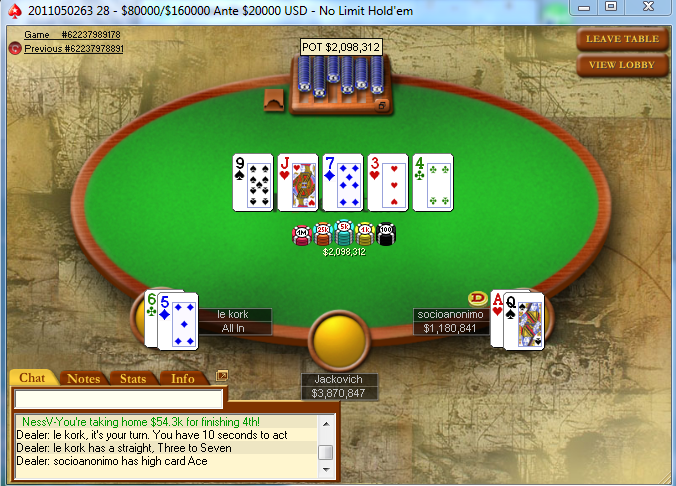Switch to the Notes tab
Viewport: 676px width, 486px height.
(x=83, y=378)
